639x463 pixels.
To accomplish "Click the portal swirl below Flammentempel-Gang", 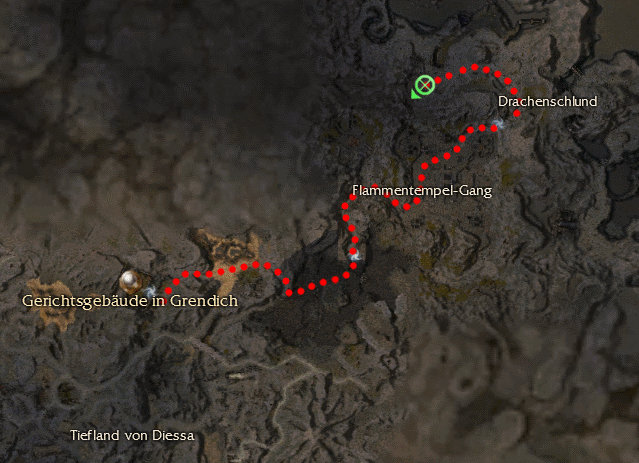I will (x=355, y=255).
